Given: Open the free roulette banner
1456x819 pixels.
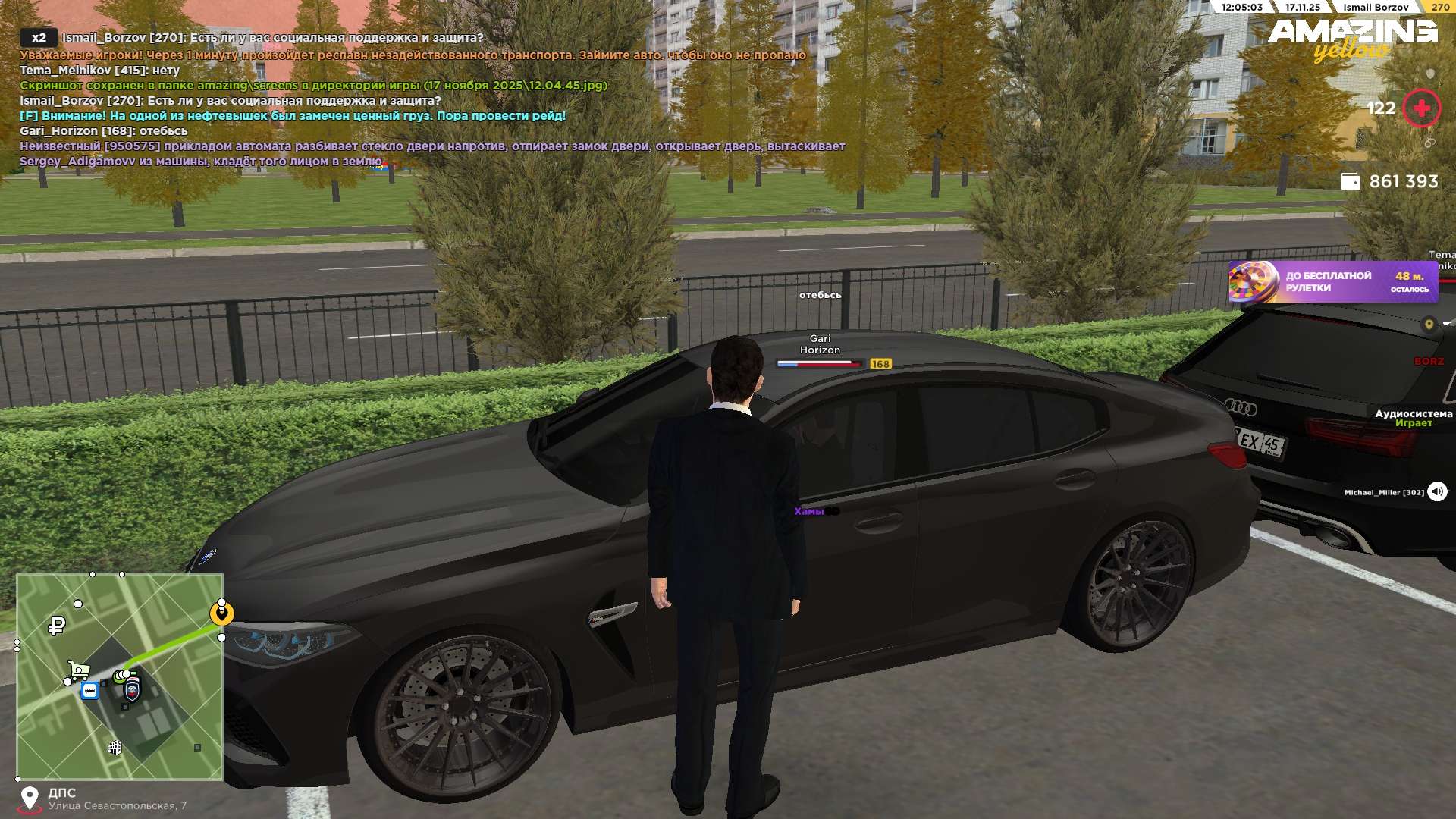Looking at the screenshot, I should [x=1332, y=282].
